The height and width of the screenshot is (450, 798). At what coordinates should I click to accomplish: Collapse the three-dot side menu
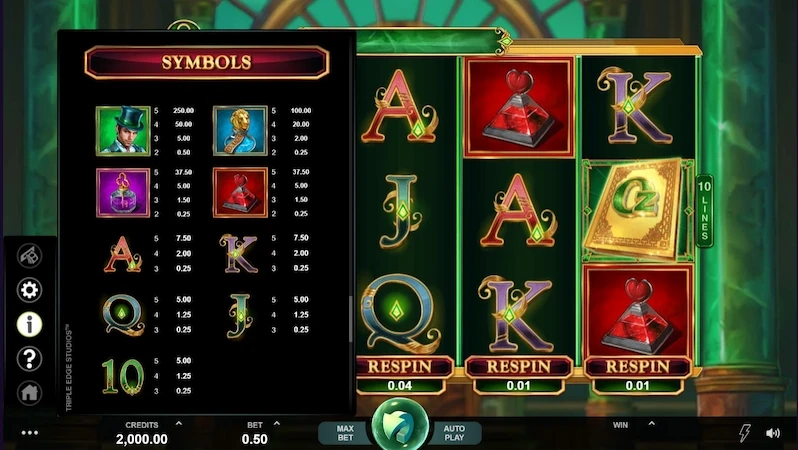coord(30,433)
